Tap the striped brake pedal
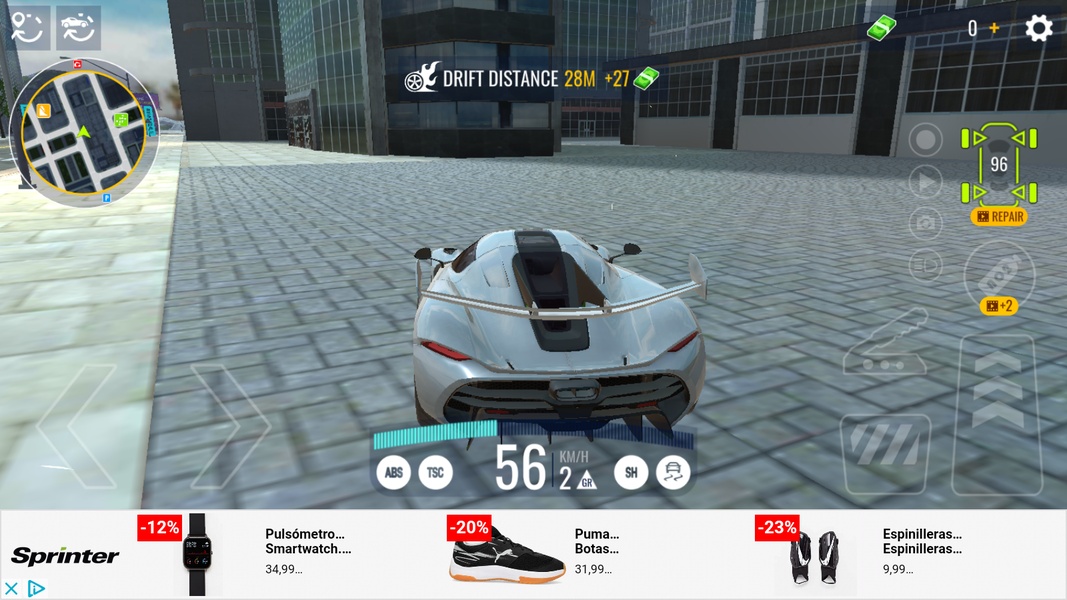 point(885,450)
